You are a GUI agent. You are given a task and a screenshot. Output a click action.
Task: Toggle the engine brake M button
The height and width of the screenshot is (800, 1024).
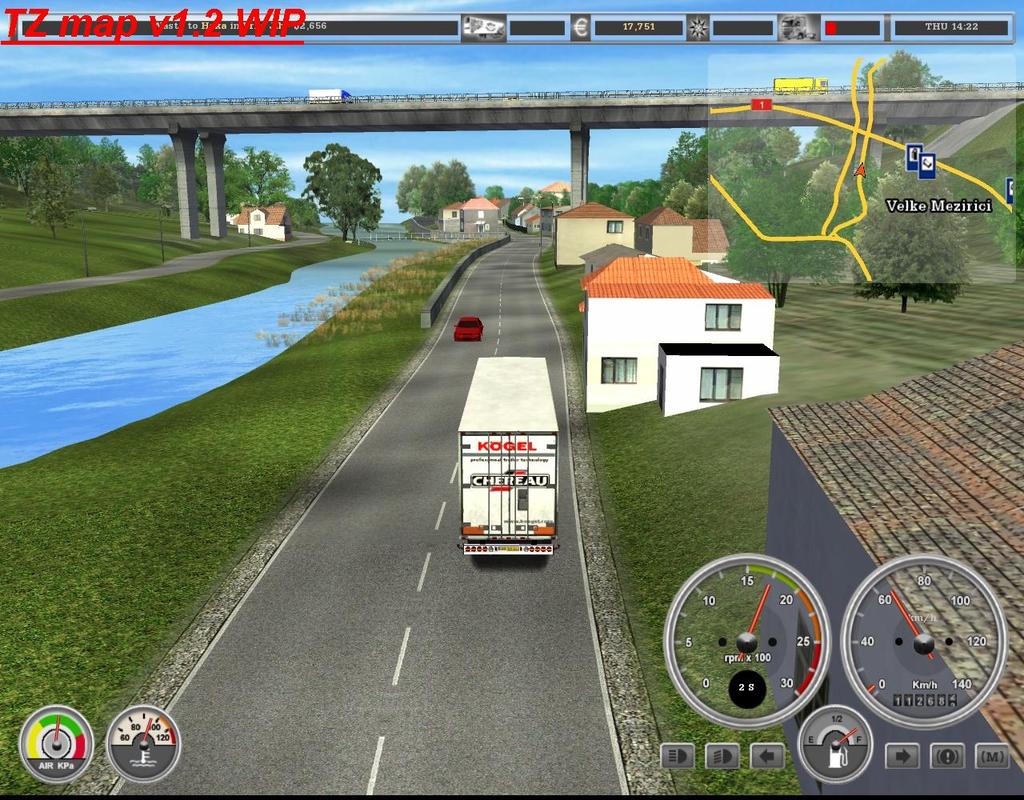(991, 755)
